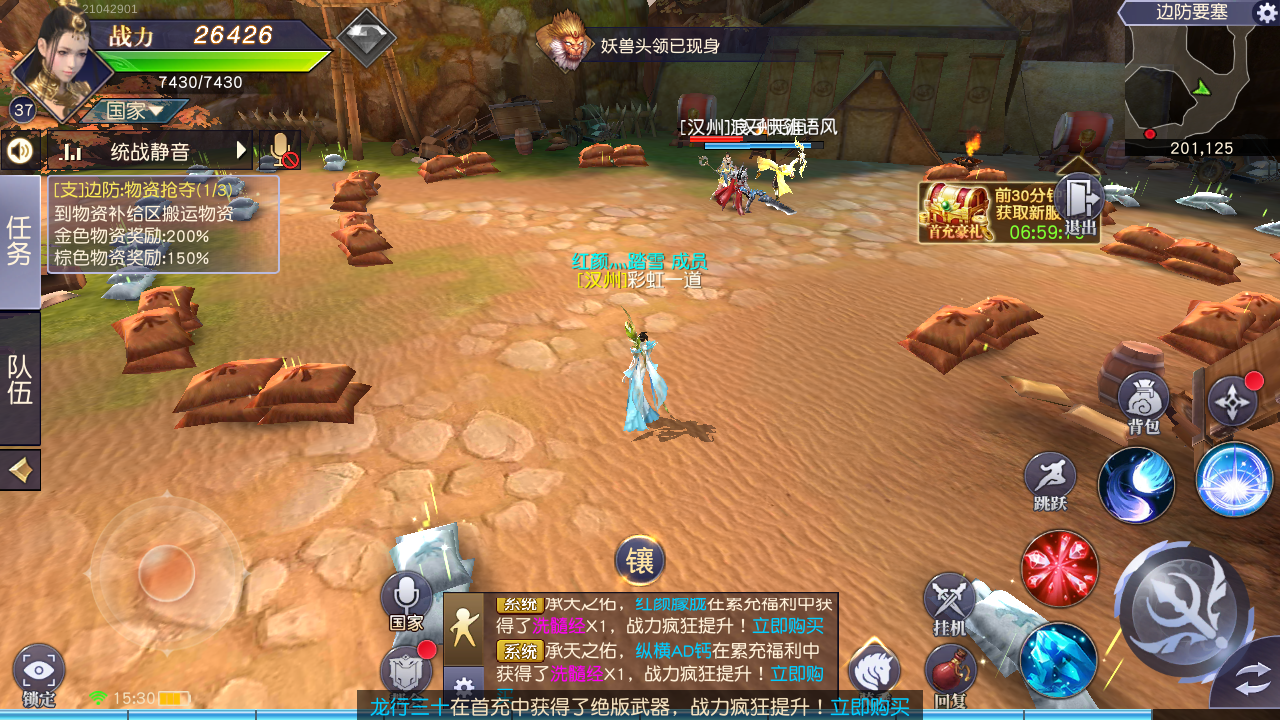The image size is (1280, 720).
Task: Open the player portrait character sheet
Action: pos(62,58)
